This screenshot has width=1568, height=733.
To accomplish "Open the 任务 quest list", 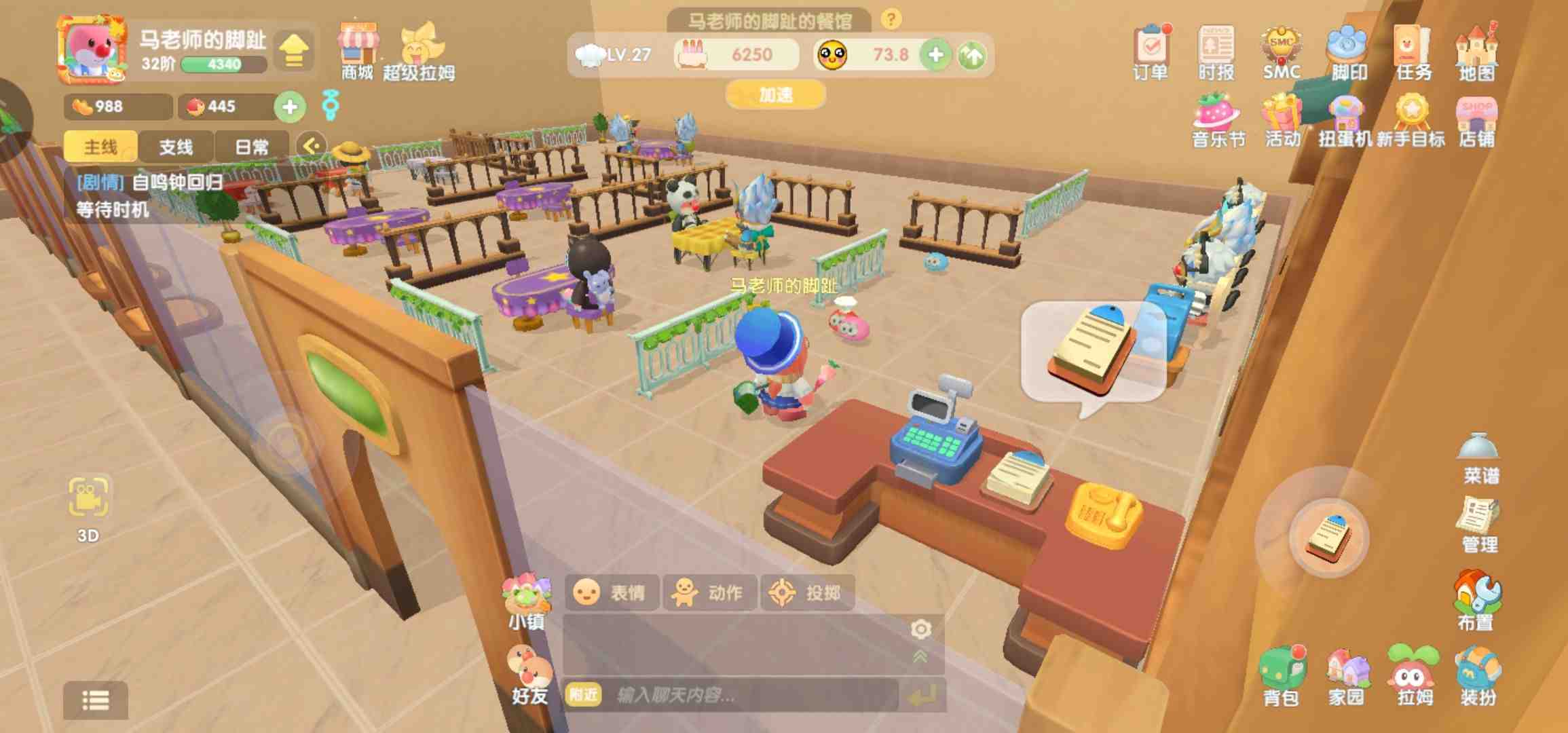I will 1413,52.
